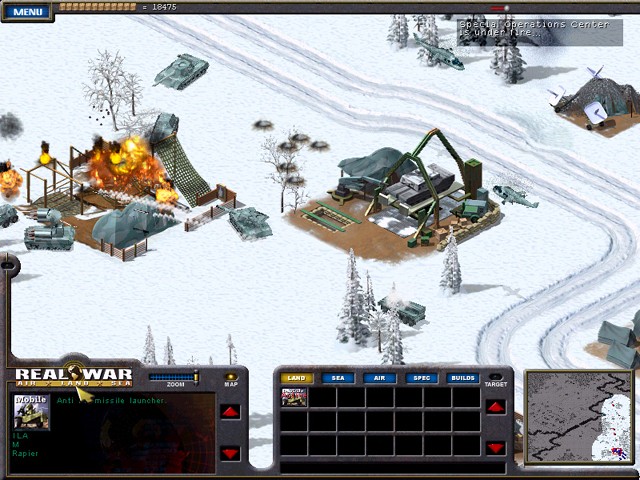Open the MENU button

tap(27, 12)
